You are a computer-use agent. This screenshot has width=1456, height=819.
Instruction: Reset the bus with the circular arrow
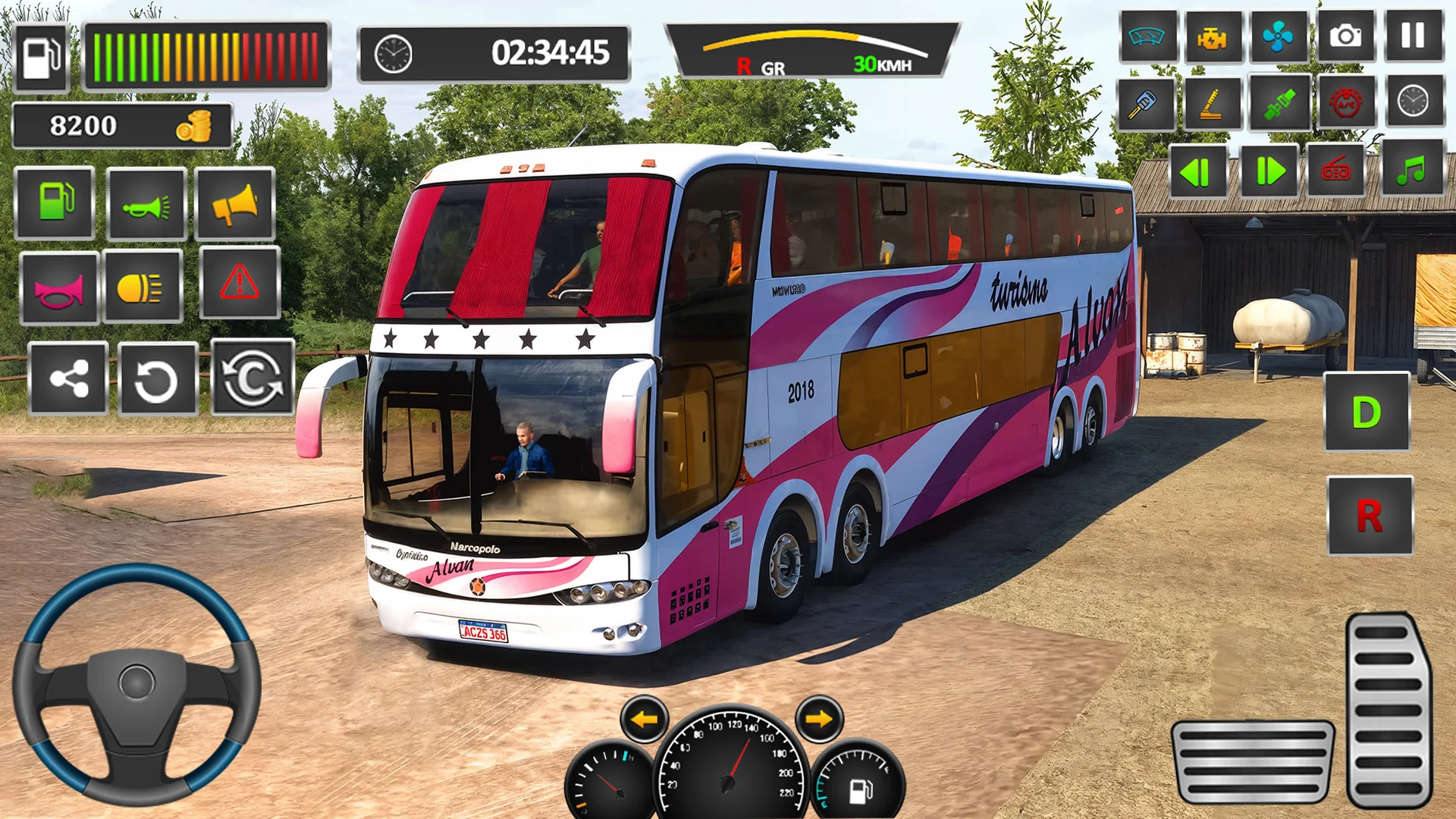(x=157, y=379)
